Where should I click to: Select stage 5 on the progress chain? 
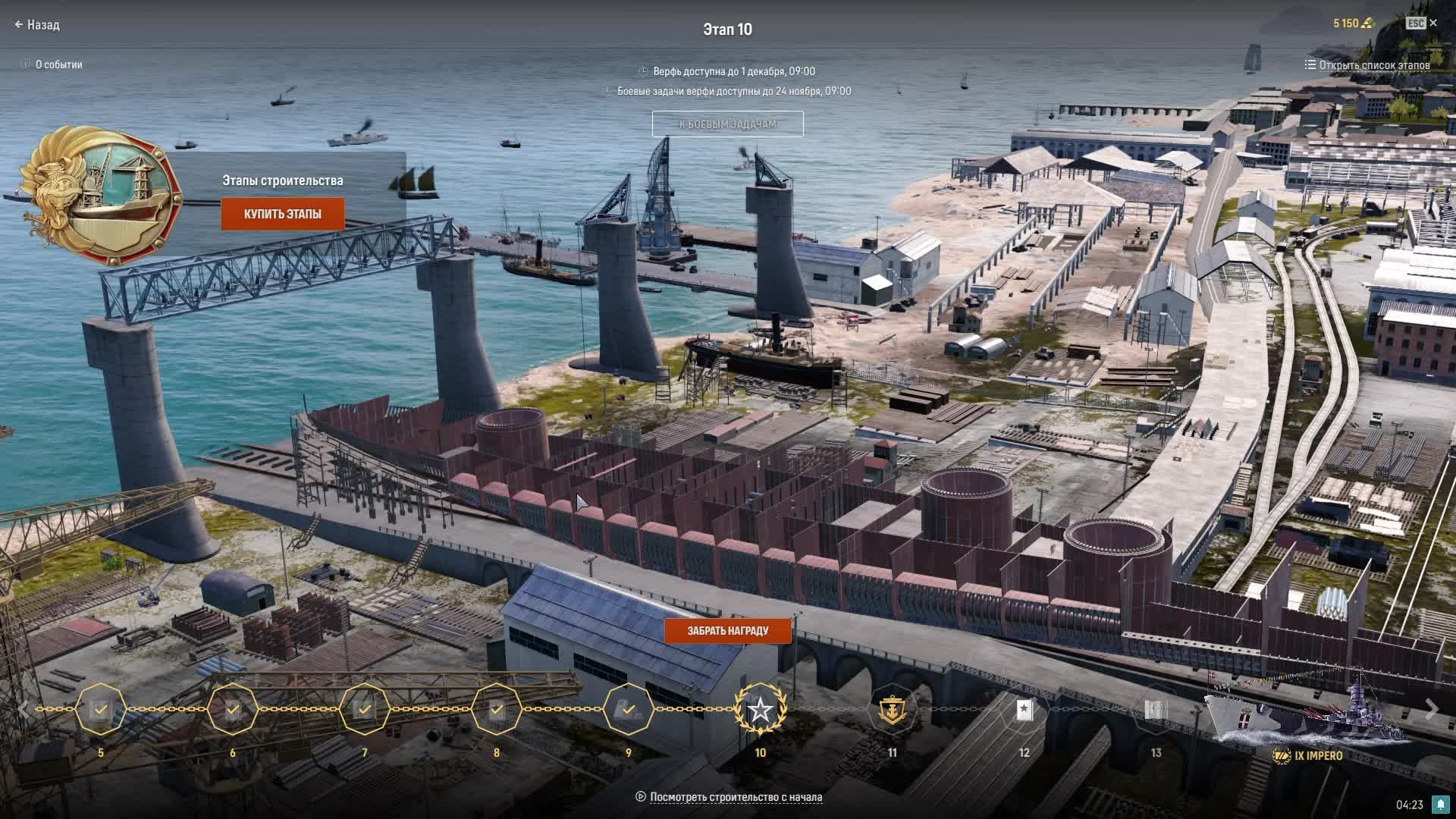101,710
